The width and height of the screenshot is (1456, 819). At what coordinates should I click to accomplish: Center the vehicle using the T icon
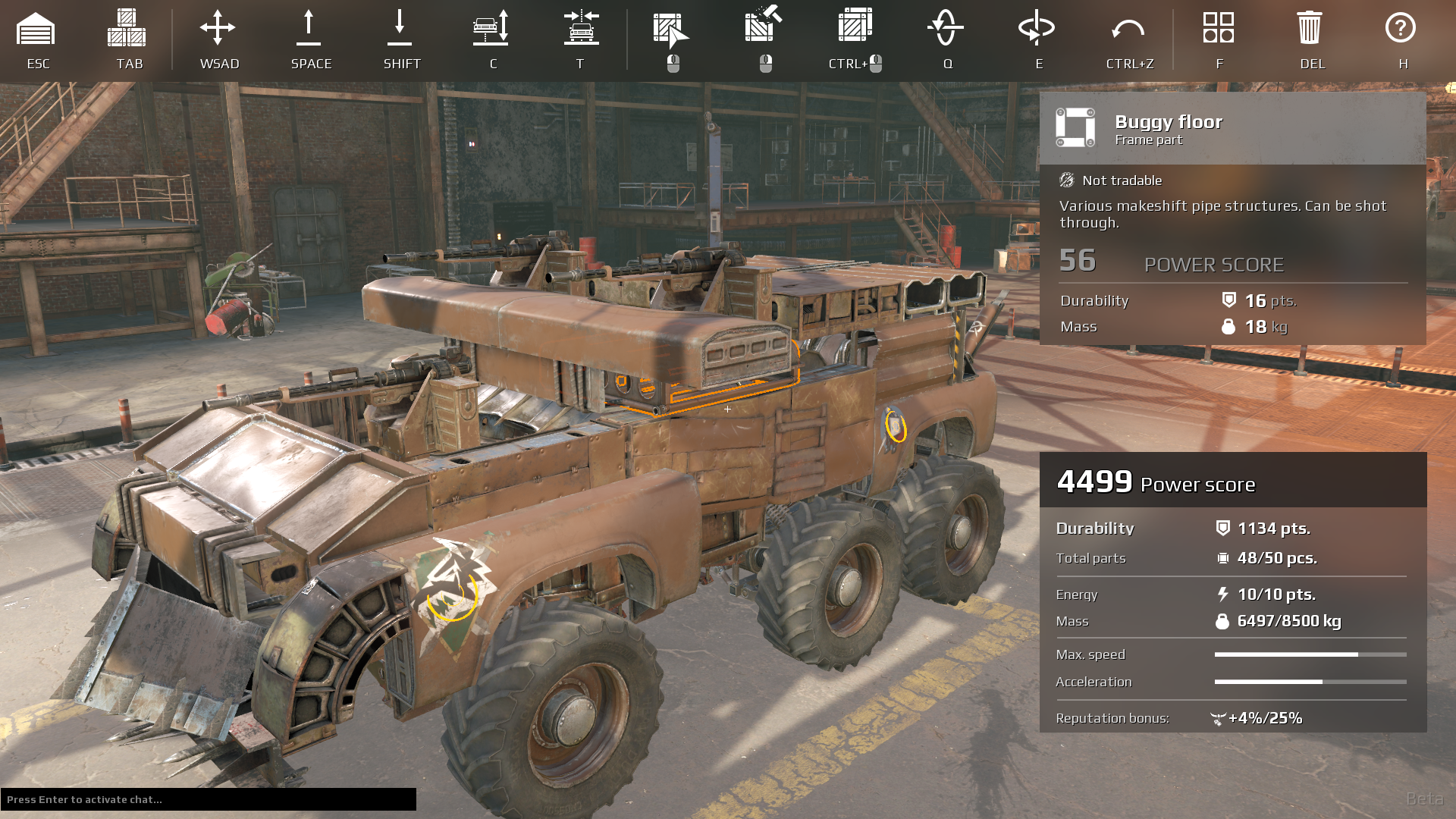point(580,27)
